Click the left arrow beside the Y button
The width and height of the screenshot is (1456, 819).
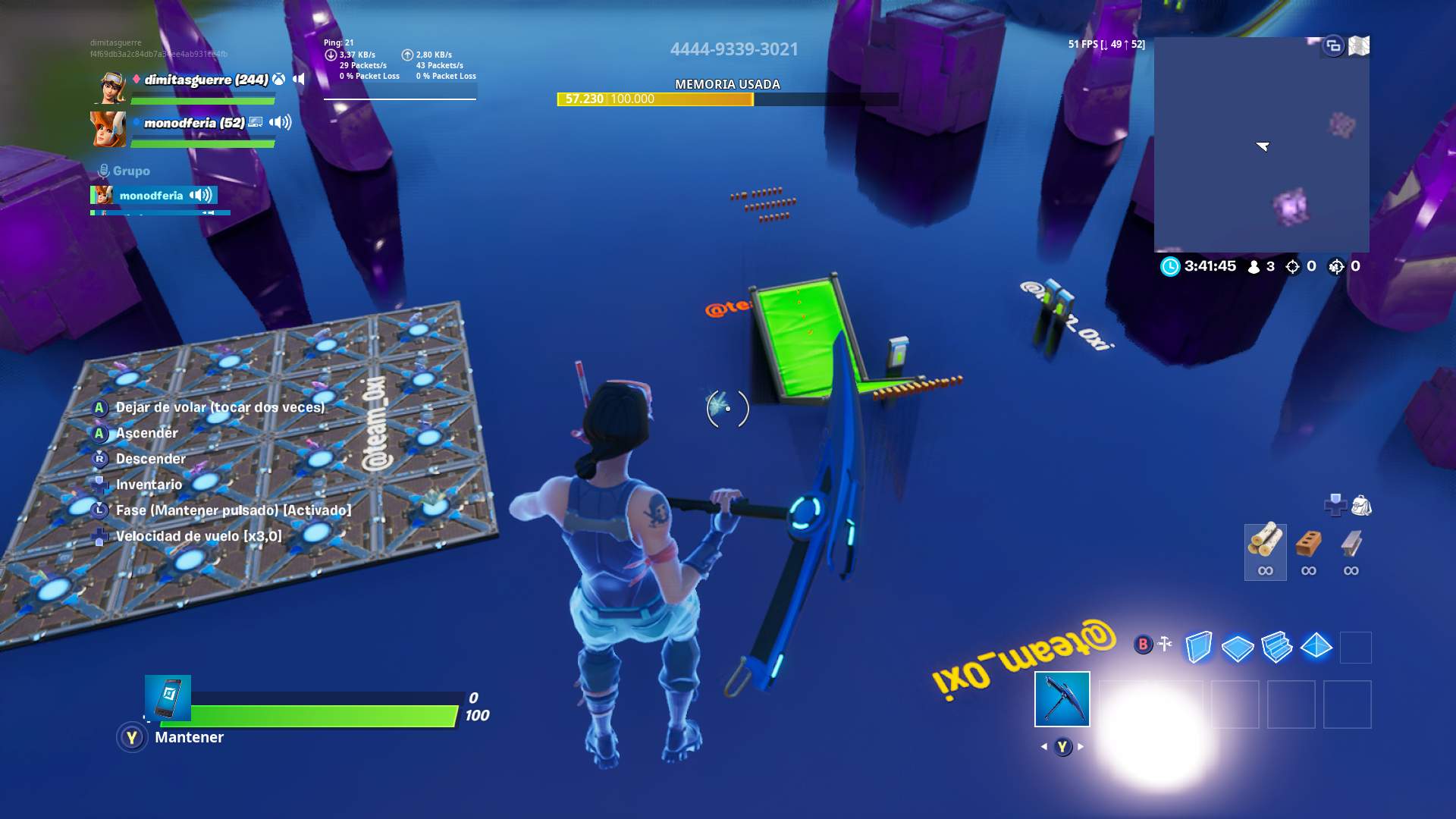coord(1043,745)
